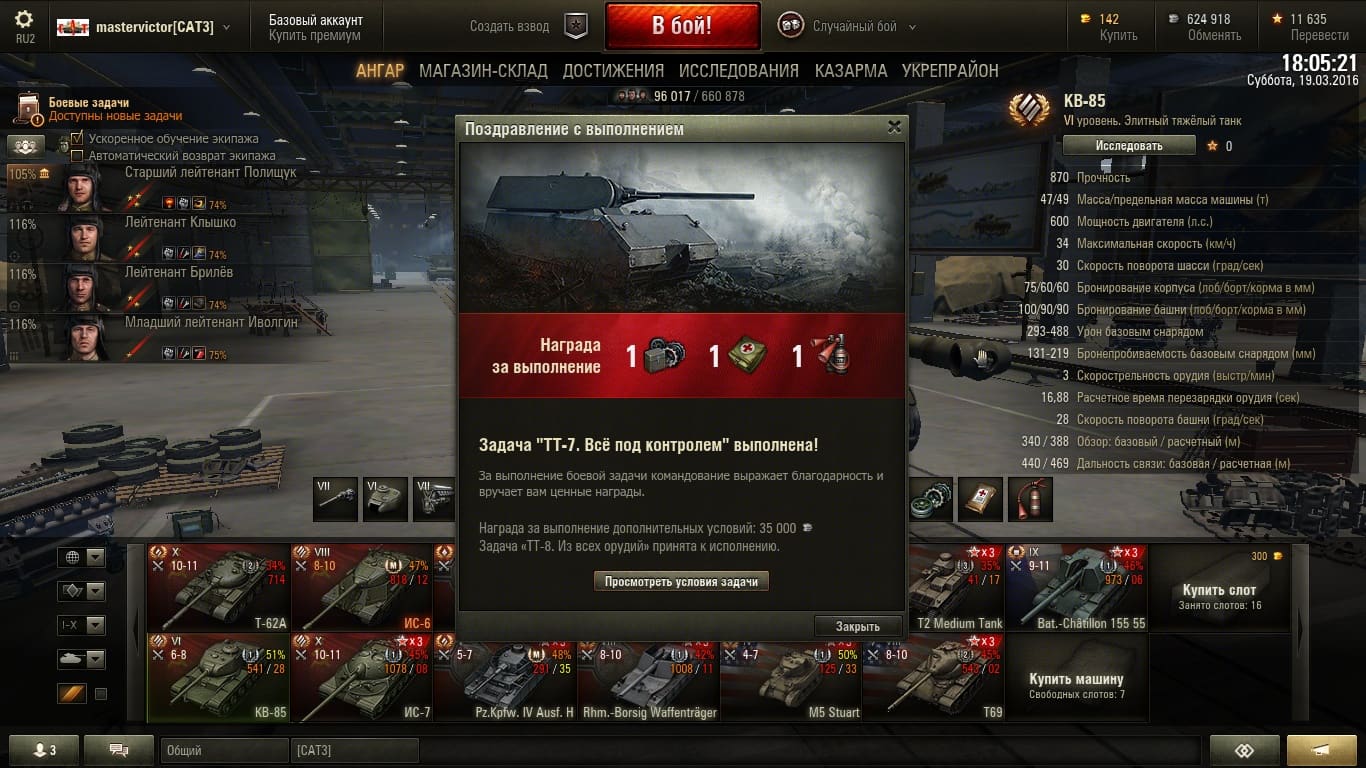Screen dimensions: 1366x768
Task: Close the congratulation dialog with Закрыть
Action: pos(857,626)
